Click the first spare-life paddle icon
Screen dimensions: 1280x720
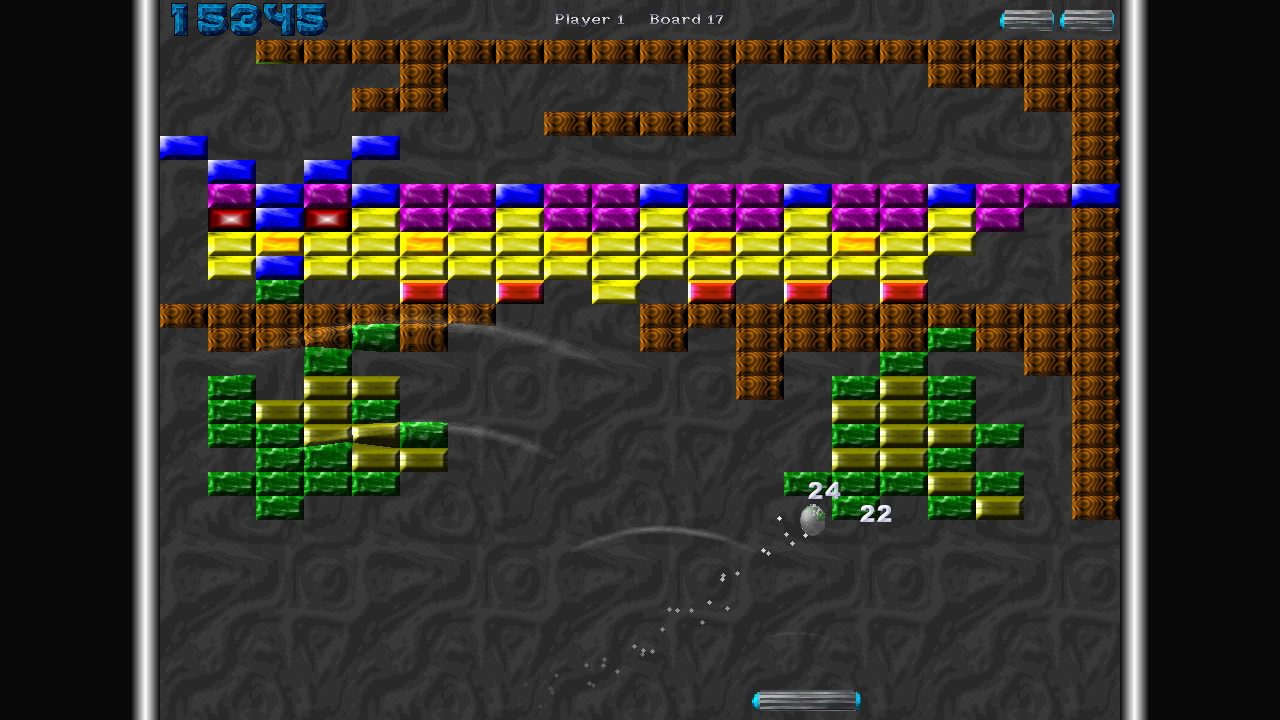pos(1025,18)
